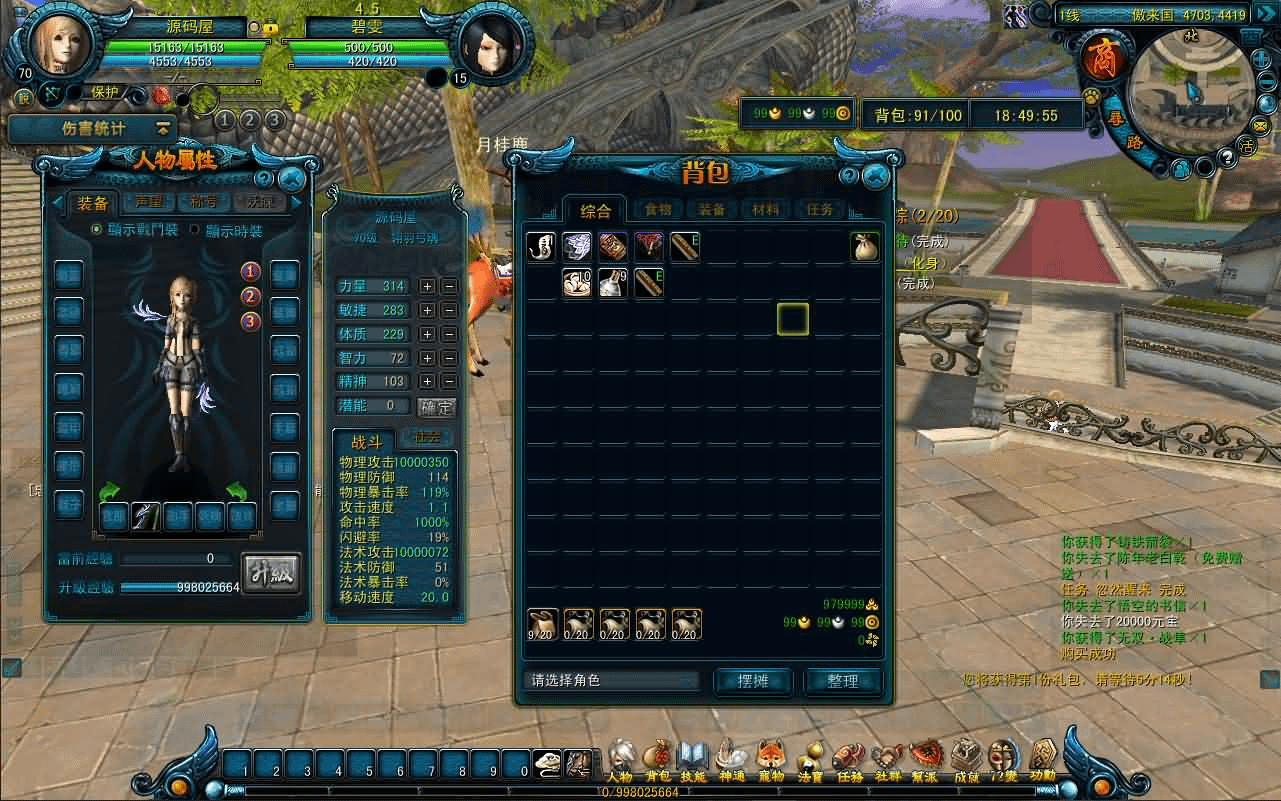Click the money pouch item slot

(x=865, y=247)
